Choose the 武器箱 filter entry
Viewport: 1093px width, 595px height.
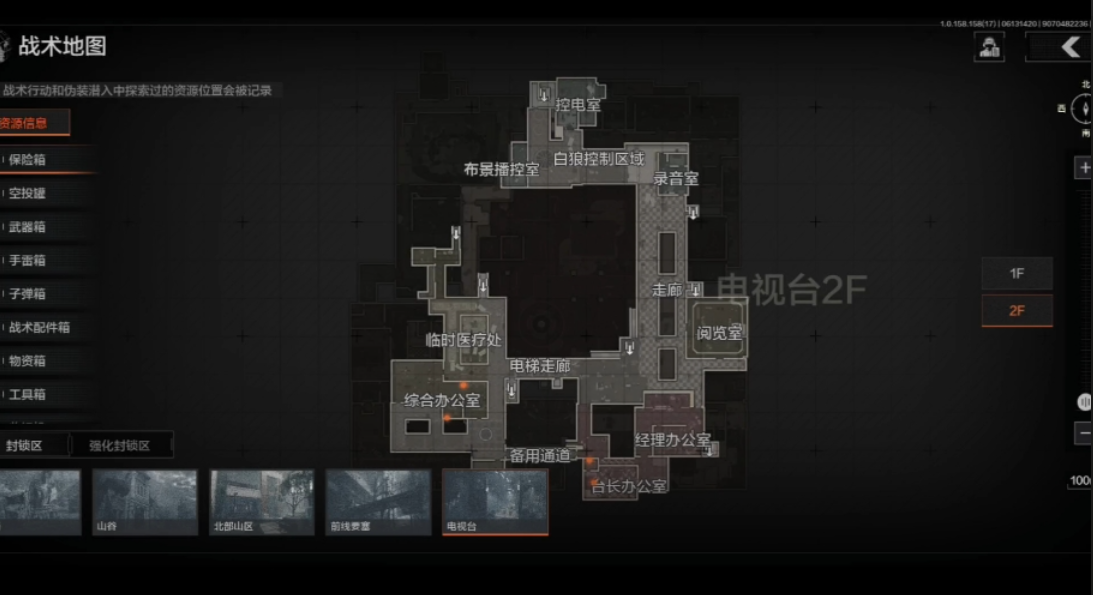pos(28,227)
